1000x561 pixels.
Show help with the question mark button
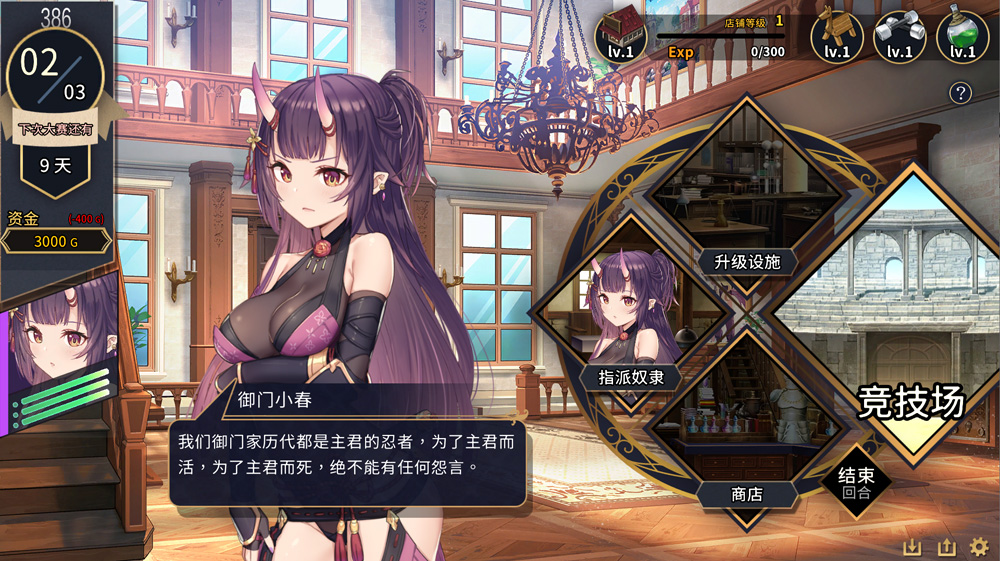coord(960,93)
